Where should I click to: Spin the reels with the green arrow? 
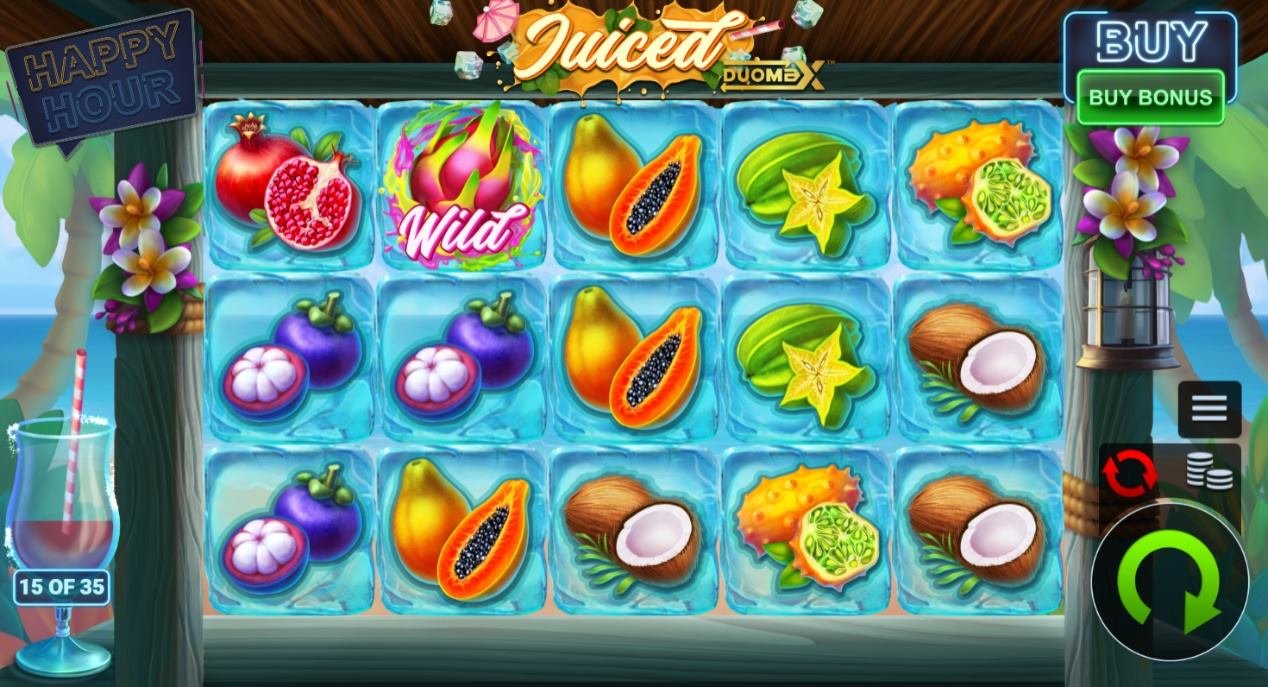pos(1169,582)
